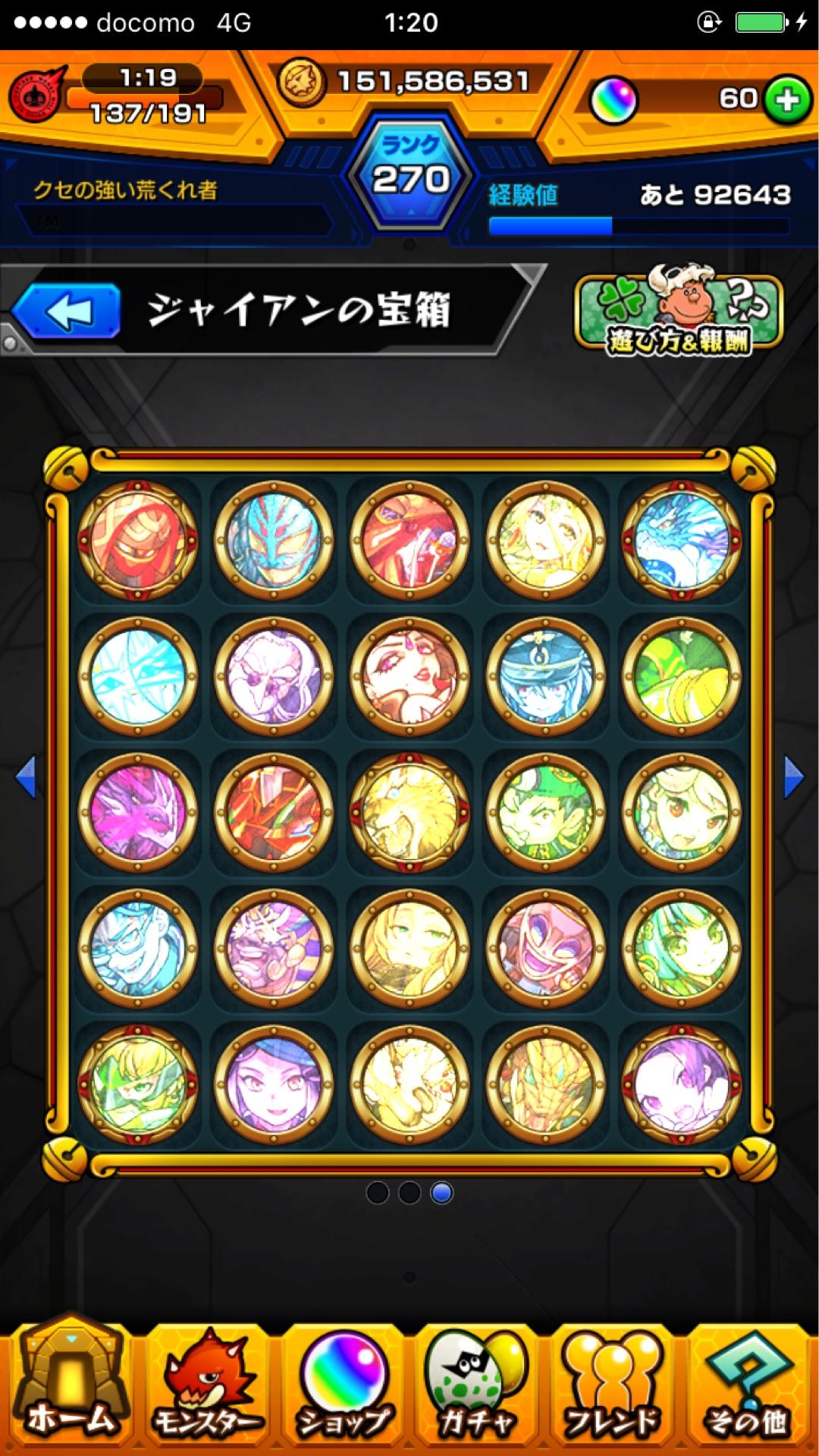
Task: Show the next page with right arrow
Action: click(x=793, y=777)
